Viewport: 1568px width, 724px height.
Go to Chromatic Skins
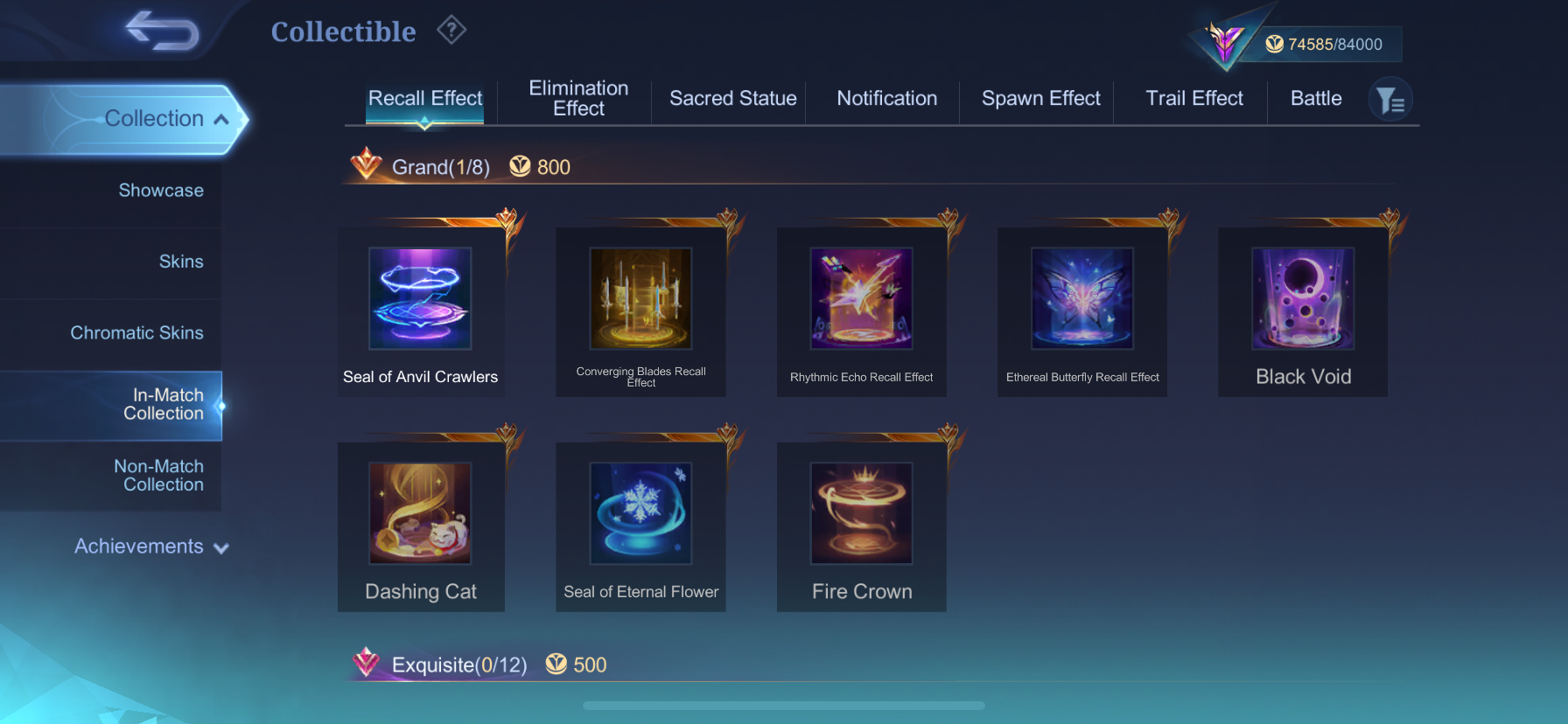136,333
